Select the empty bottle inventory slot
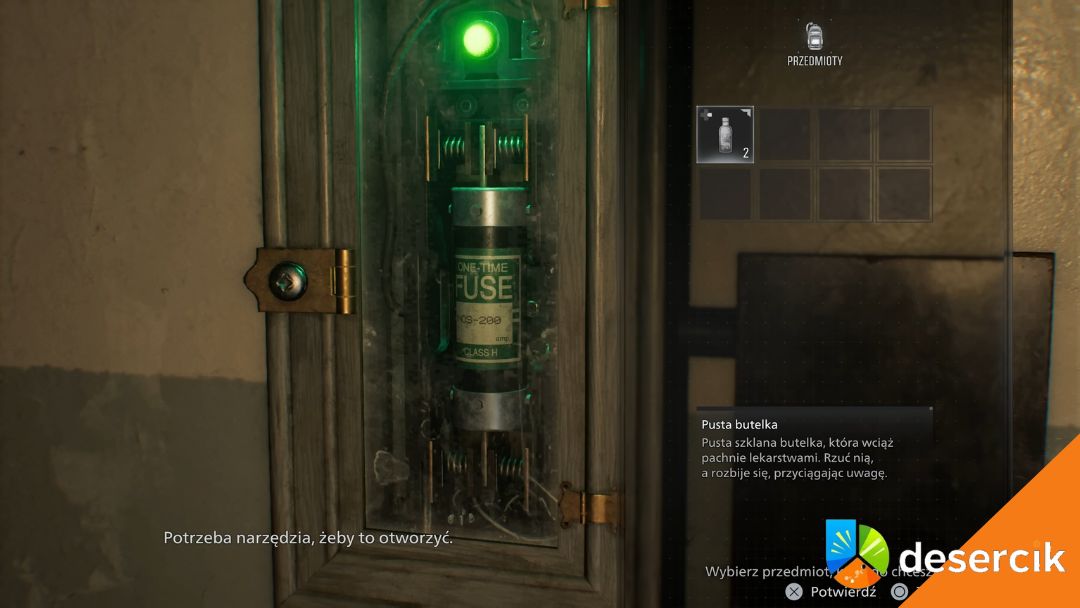 (x=725, y=134)
